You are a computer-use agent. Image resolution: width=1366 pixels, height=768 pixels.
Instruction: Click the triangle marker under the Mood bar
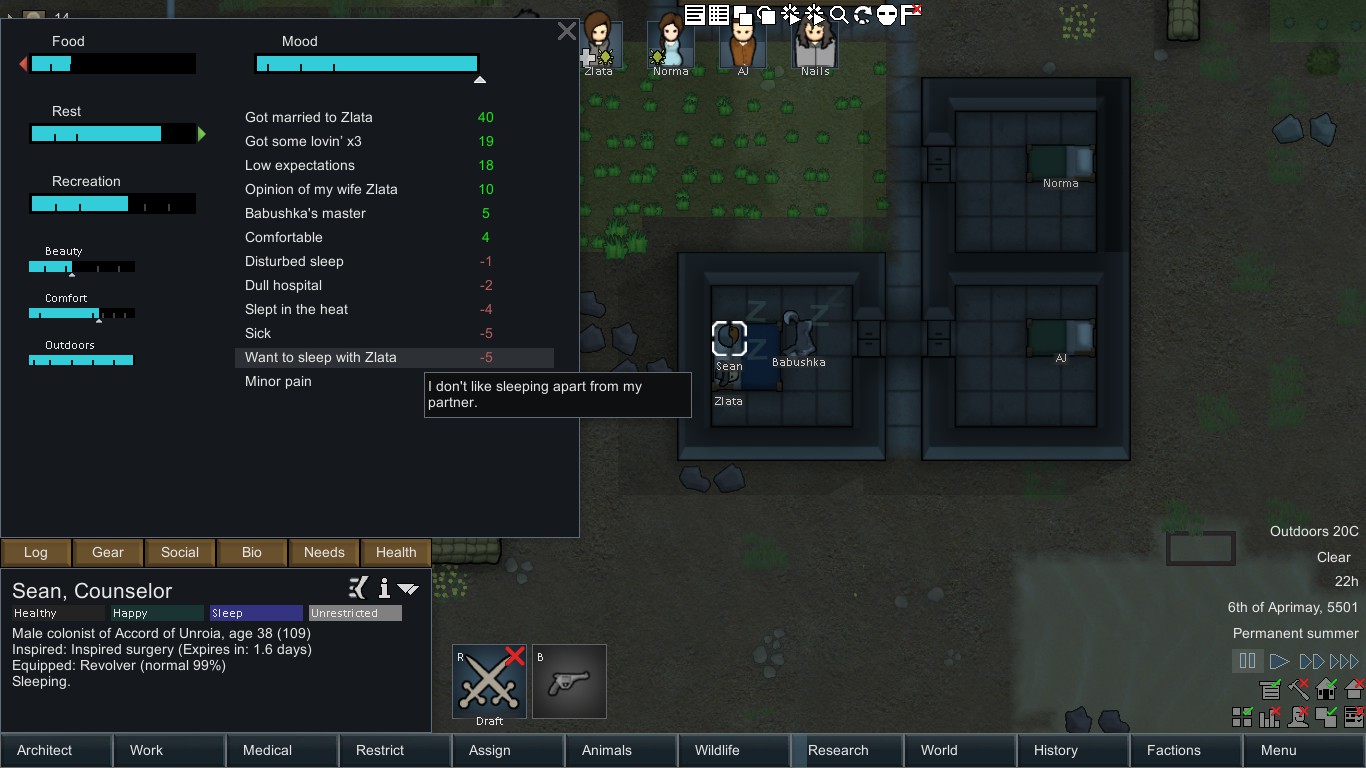480,78
